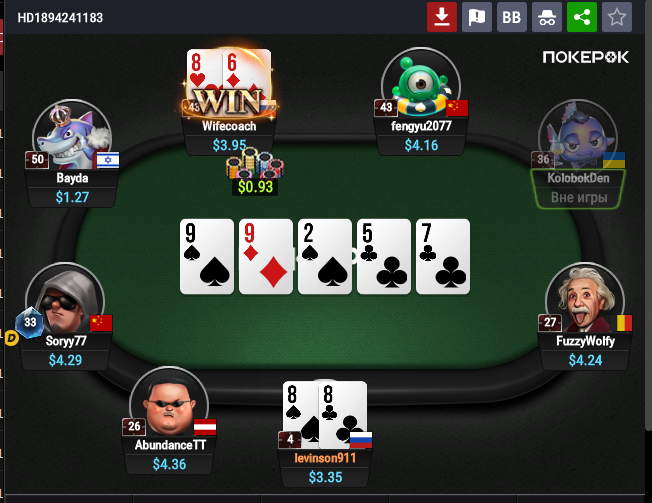Image resolution: width=652 pixels, height=503 pixels.
Task: Click the flag report icon button
Action: [x=476, y=17]
